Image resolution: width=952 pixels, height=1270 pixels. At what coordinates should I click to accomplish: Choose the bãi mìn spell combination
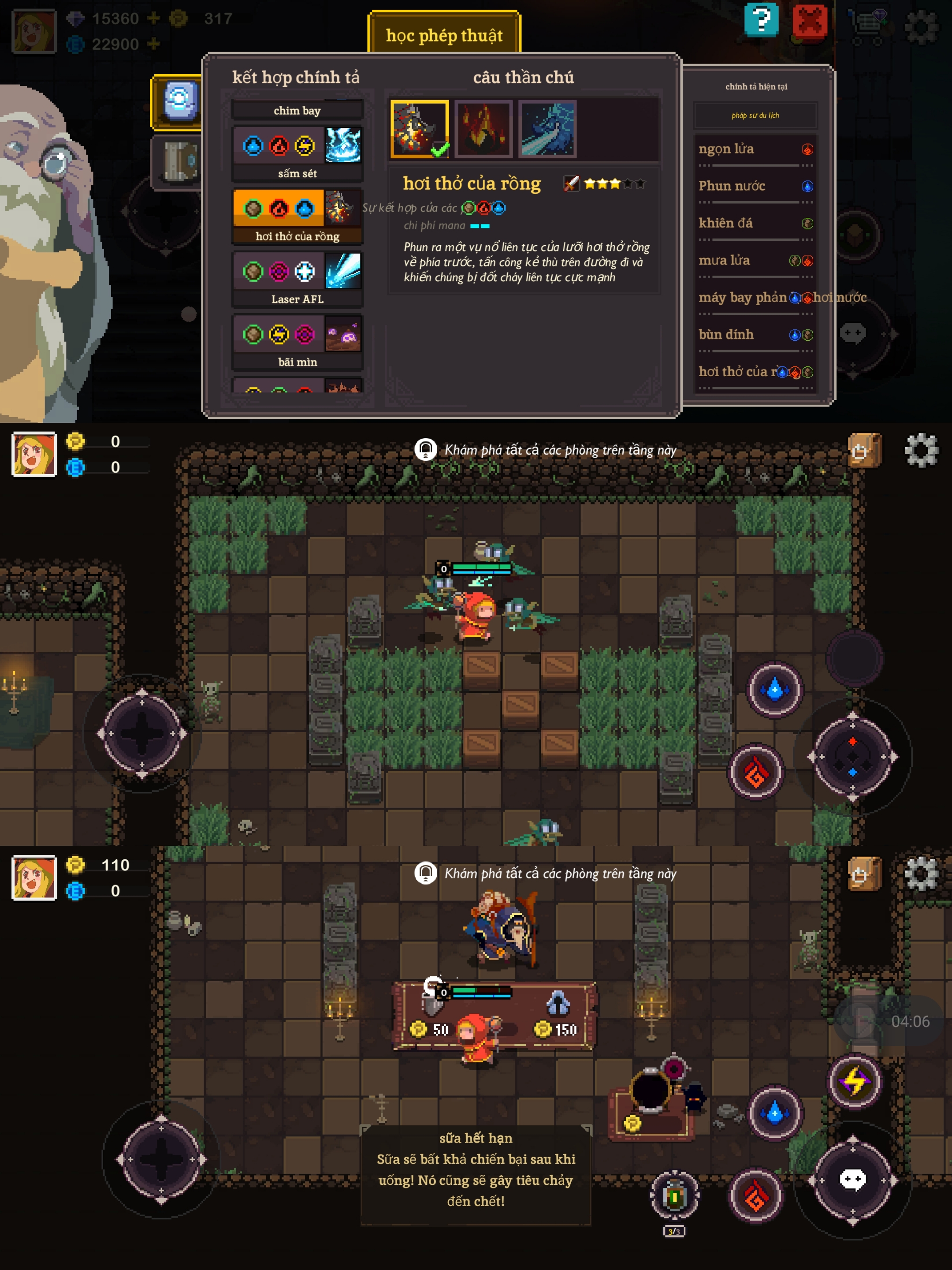click(297, 340)
